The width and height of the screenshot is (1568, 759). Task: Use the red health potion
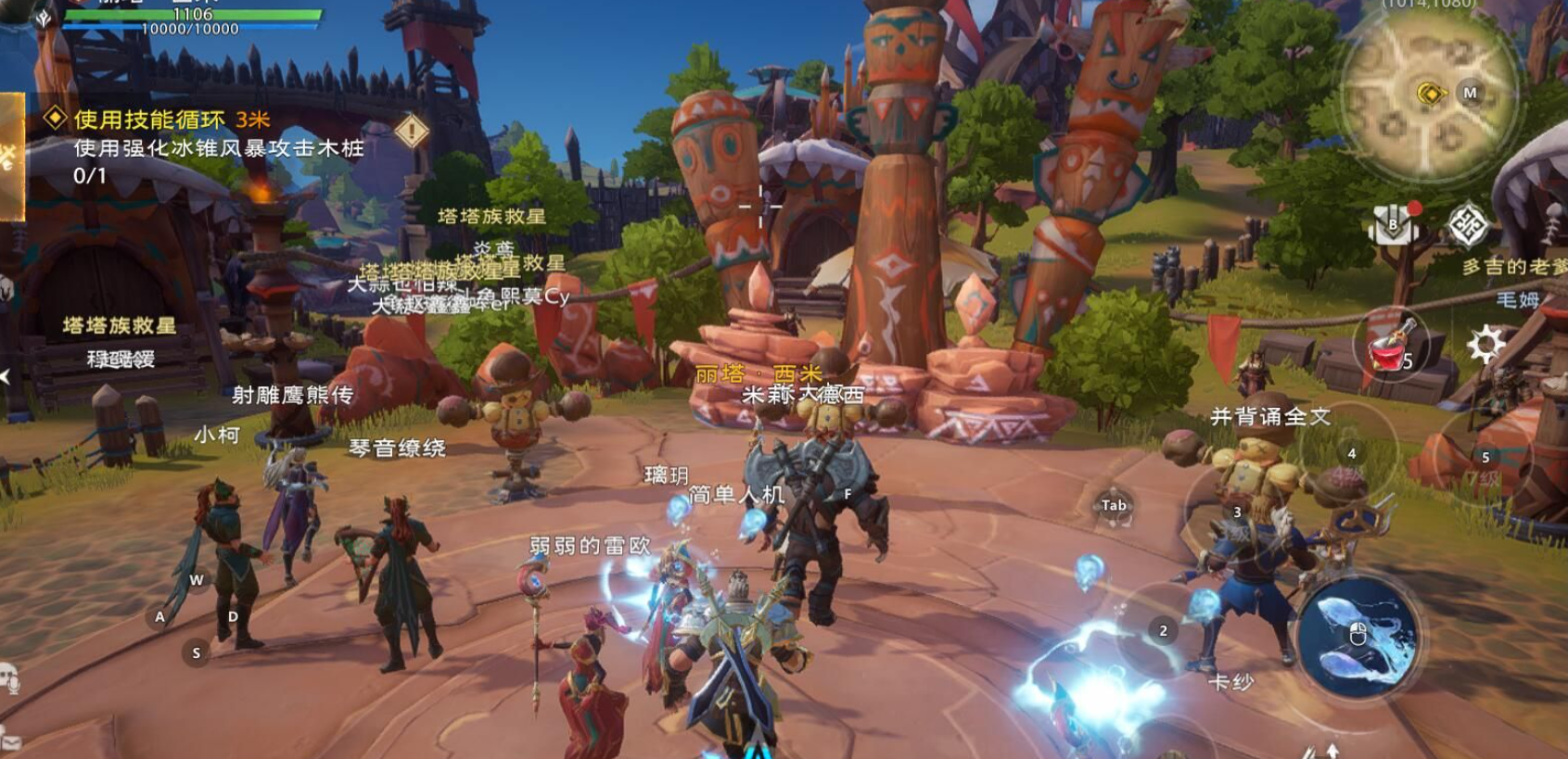(1389, 348)
